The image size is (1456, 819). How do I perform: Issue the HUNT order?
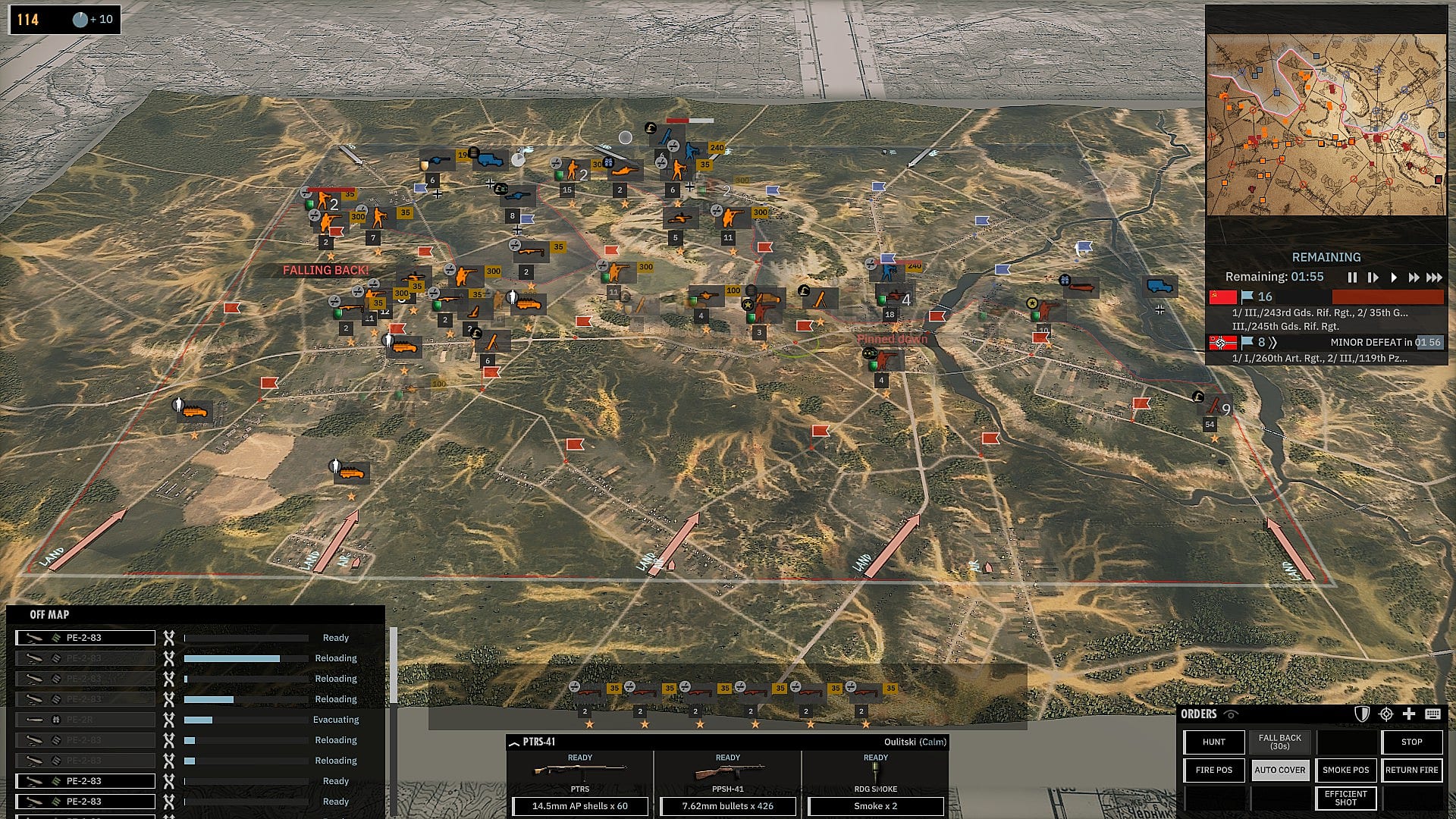tap(1213, 742)
